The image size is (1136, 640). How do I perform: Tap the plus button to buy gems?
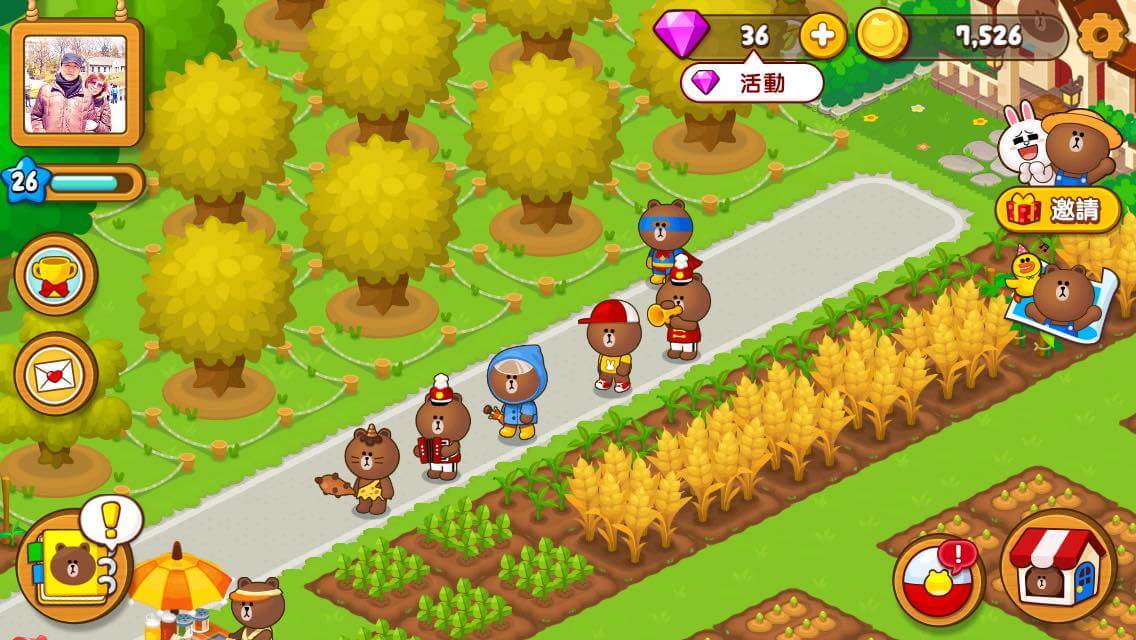tap(822, 37)
